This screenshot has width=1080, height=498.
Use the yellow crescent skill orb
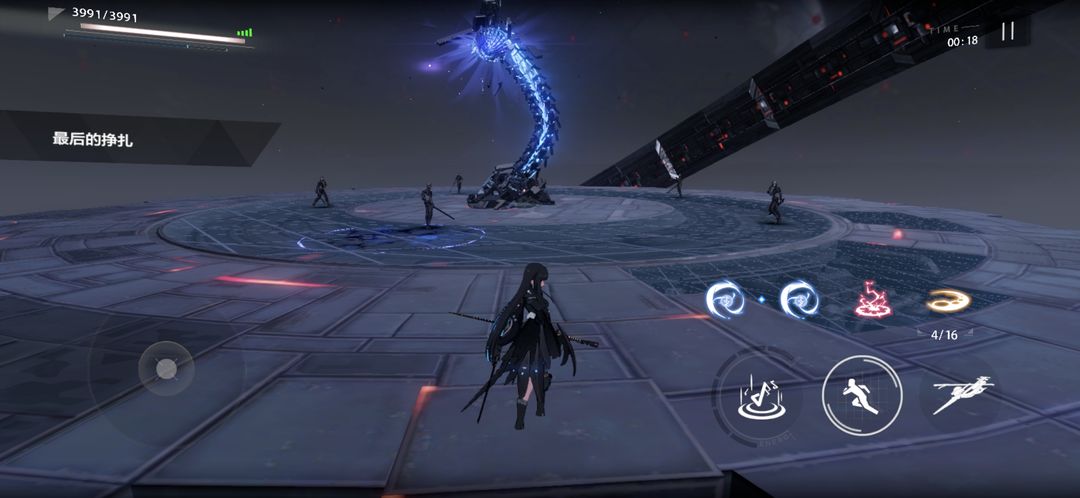[944, 299]
